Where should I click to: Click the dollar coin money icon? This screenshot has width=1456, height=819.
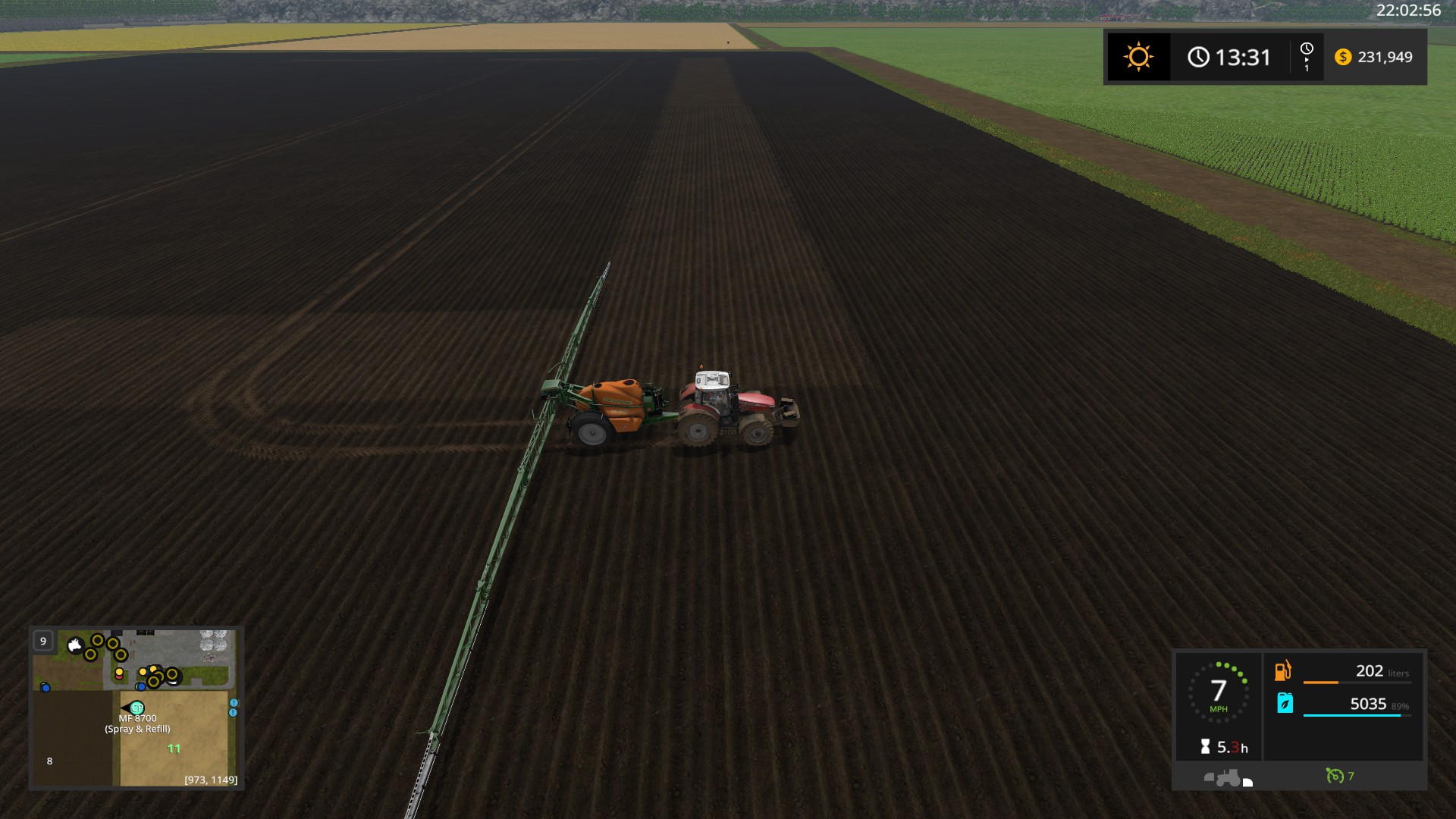pyautogui.click(x=1343, y=57)
